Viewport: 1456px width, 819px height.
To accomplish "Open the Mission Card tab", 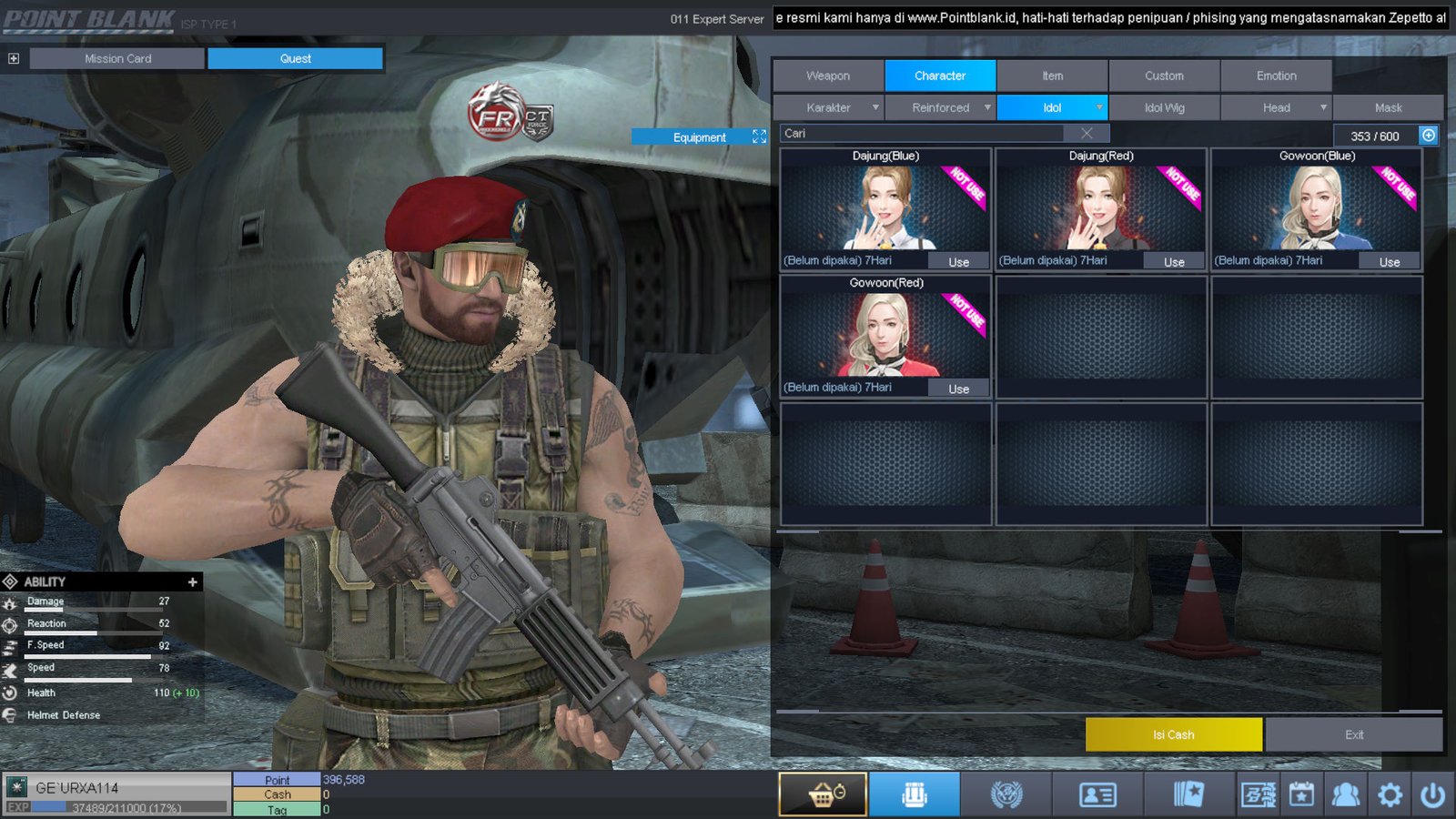I will (117, 58).
